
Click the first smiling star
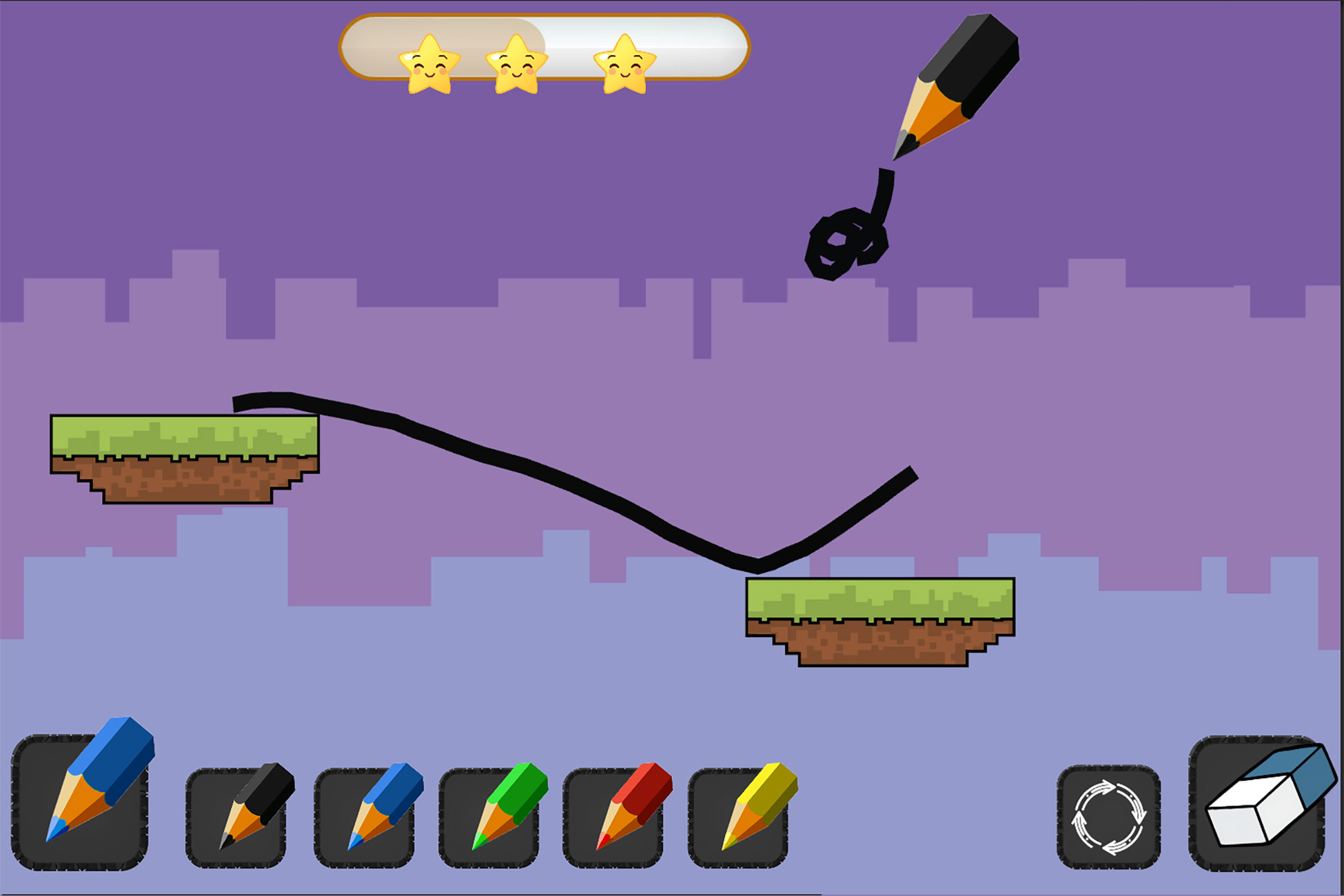(x=429, y=63)
